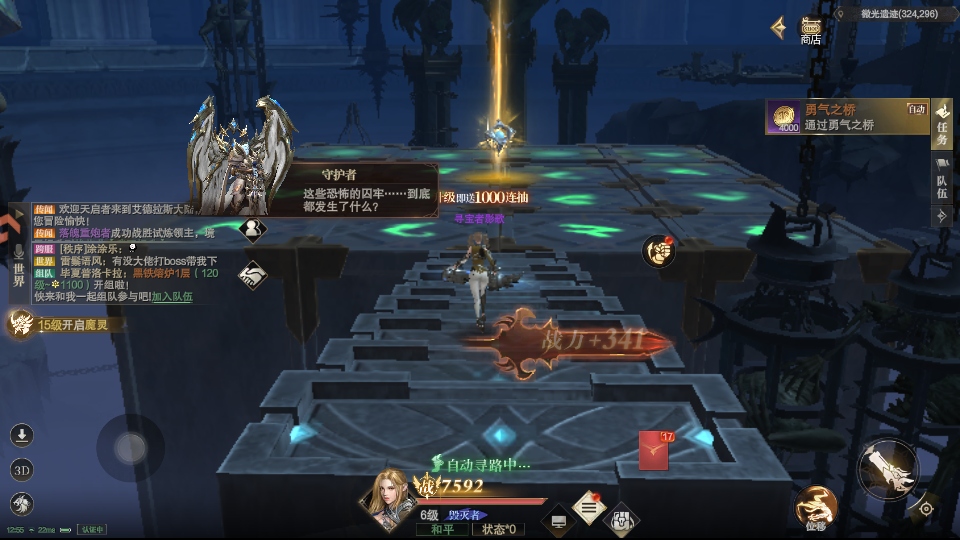Open the 商店 shop
The image size is (960, 540).
(x=810, y=30)
